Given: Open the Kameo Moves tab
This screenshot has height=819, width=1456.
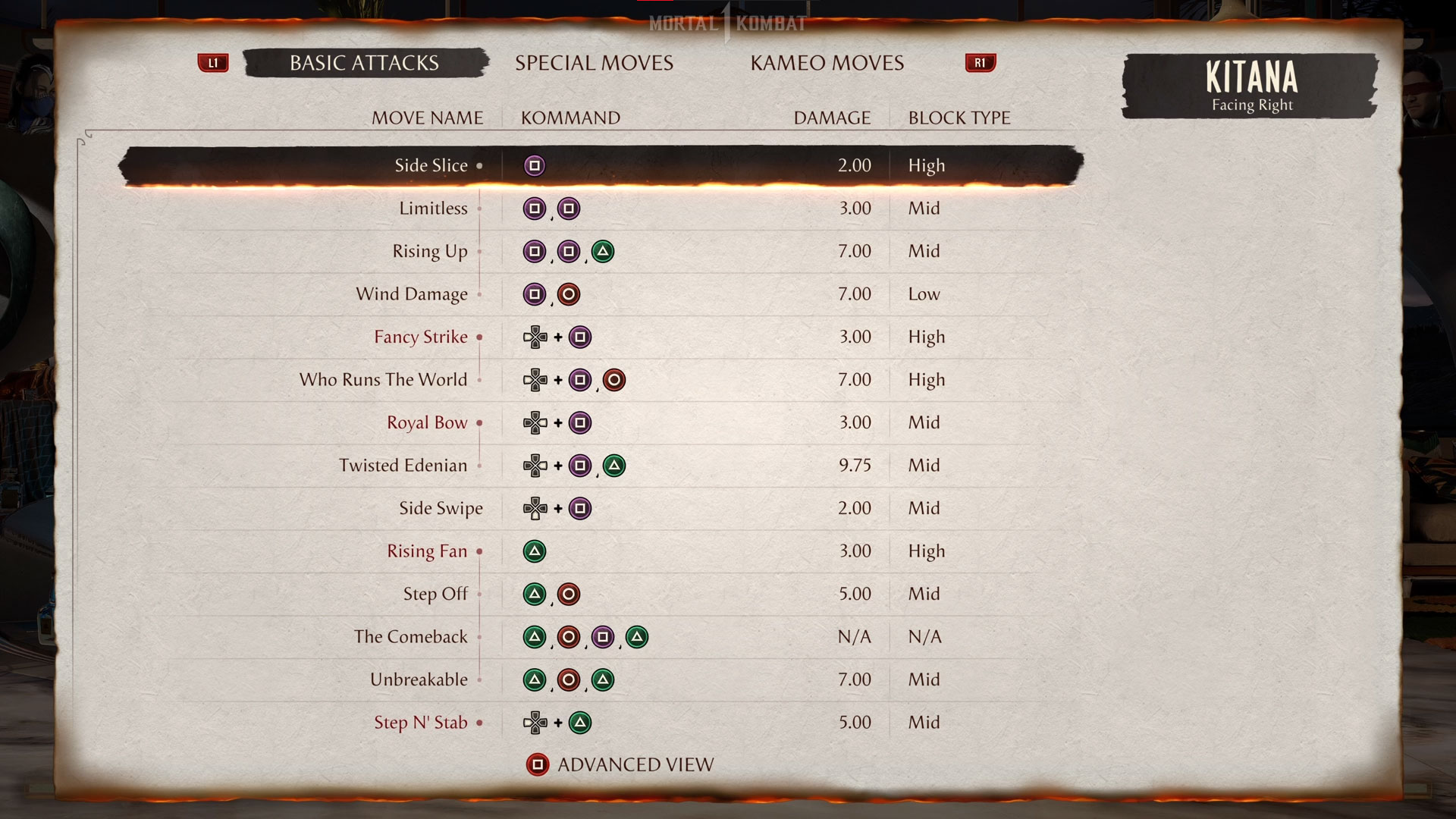Looking at the screenshot, I should coord(826,63).
